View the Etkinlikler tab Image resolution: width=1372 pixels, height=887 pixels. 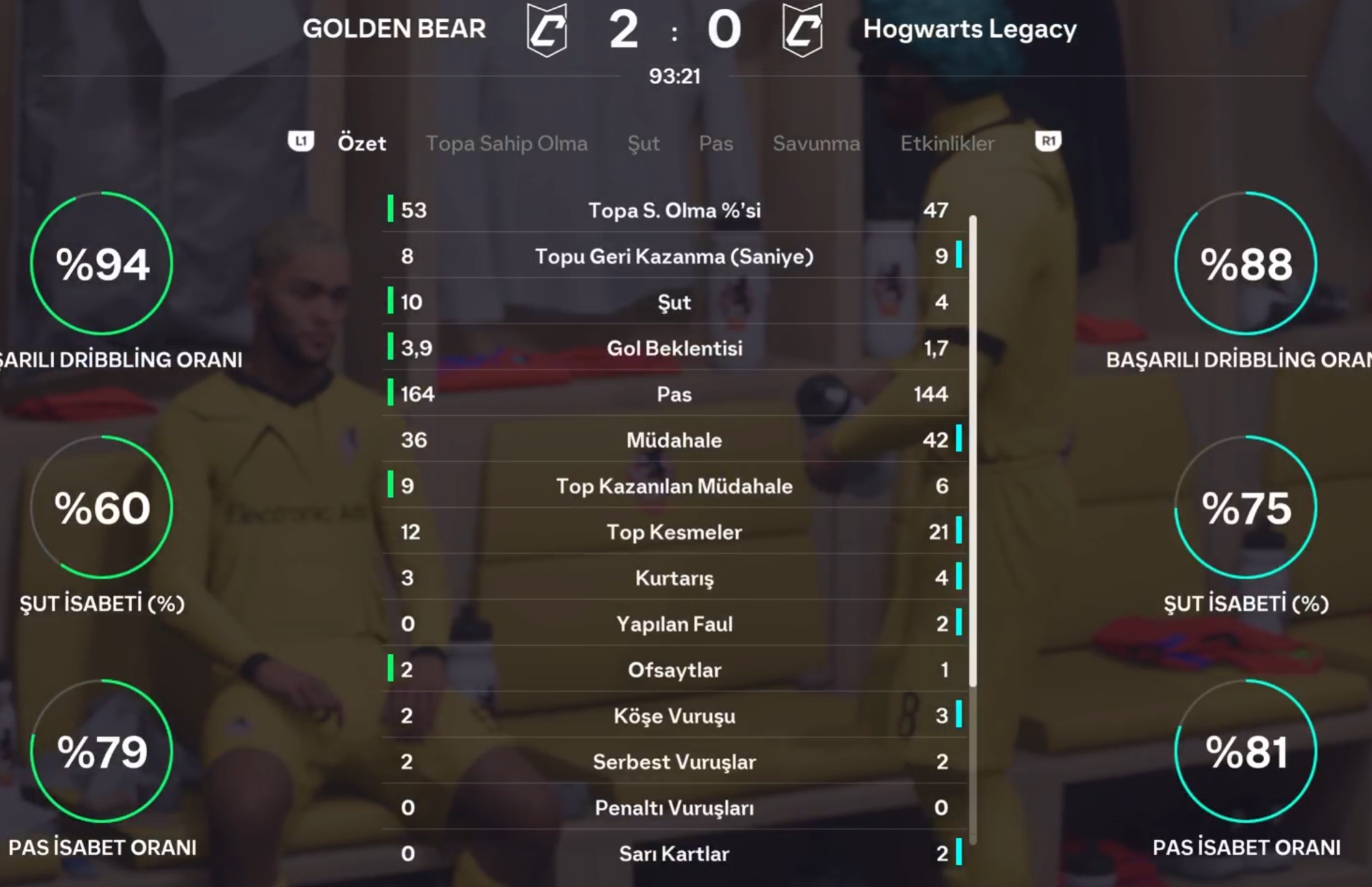pyautogui.click(x=947, y=143)
